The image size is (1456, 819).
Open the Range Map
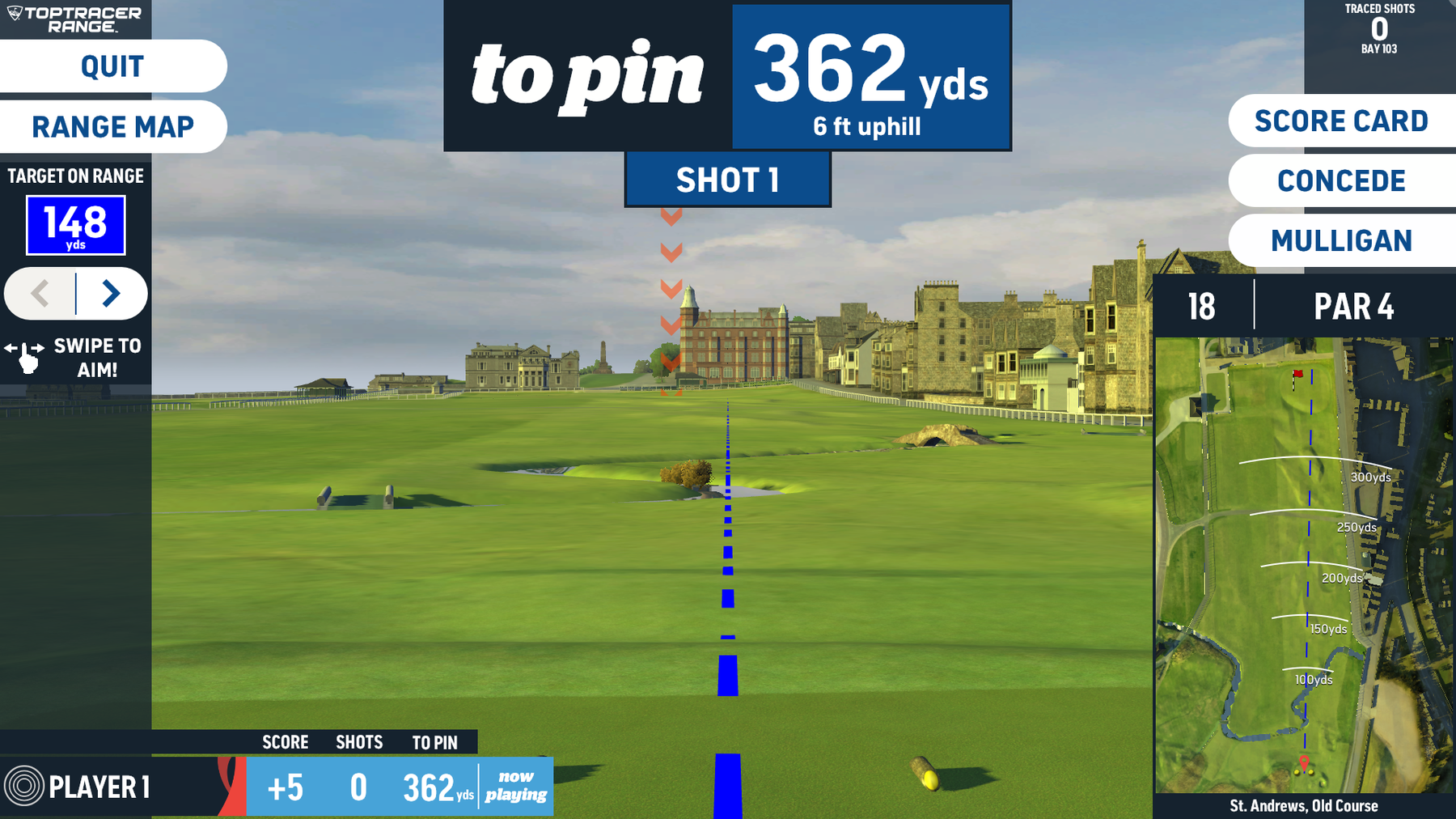[x=112, y=127]
